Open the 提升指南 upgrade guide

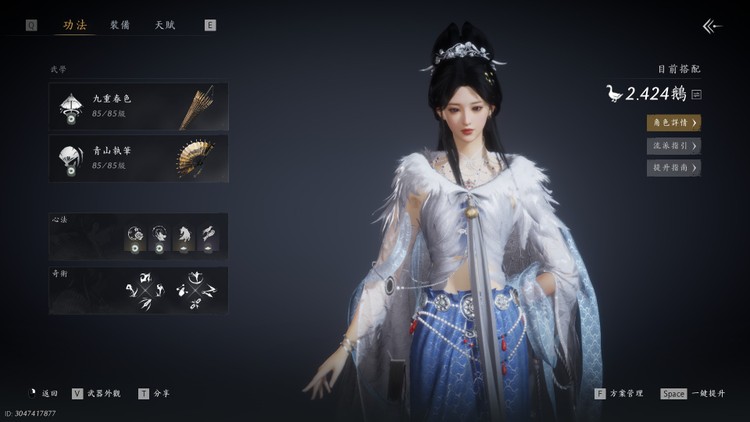pyautogui.click(x=673, y=168)
